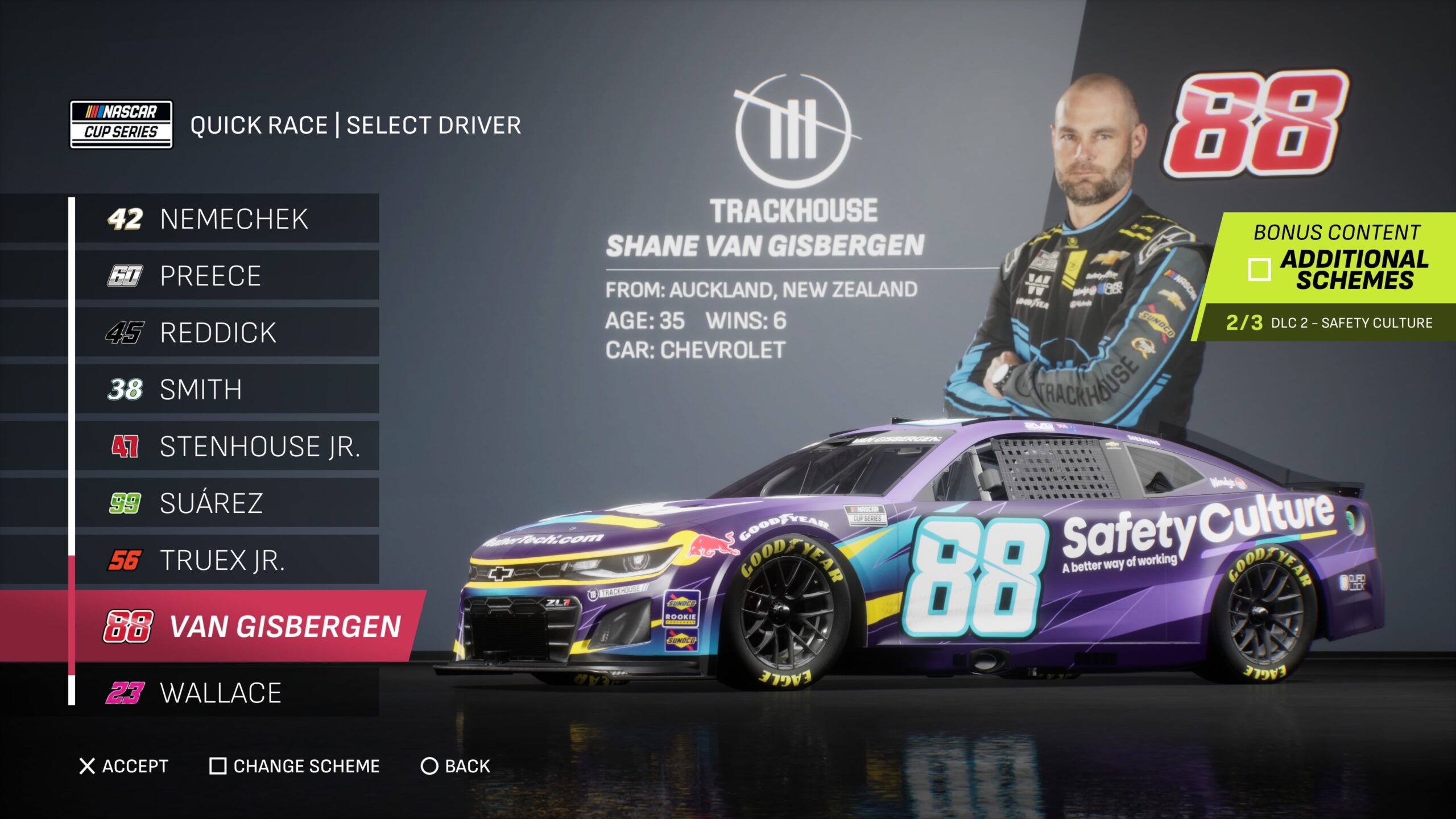Select driver Nemechek number 42
Image resolution: width=1456 pixels, height=819 pixels.
pos(227,219)
